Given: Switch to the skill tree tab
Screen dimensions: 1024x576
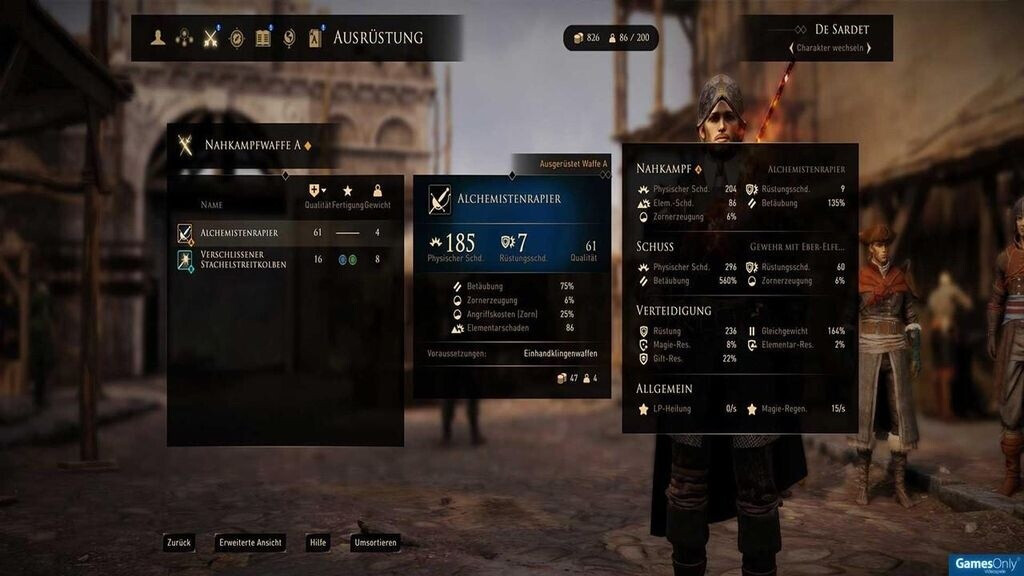Looking at the screenshot, I should 184,38.
